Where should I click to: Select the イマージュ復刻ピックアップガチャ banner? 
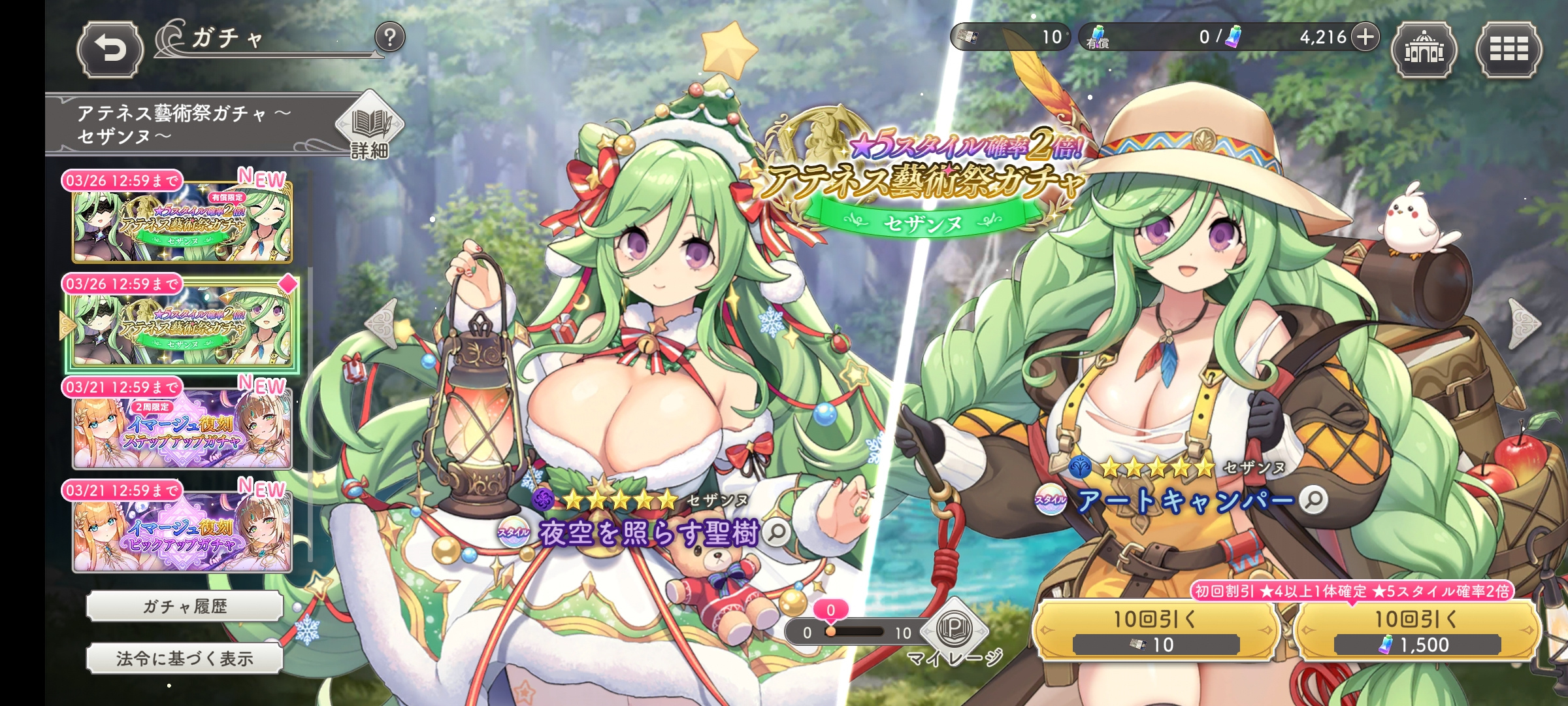pyautogui.click(x=182, y=533)
